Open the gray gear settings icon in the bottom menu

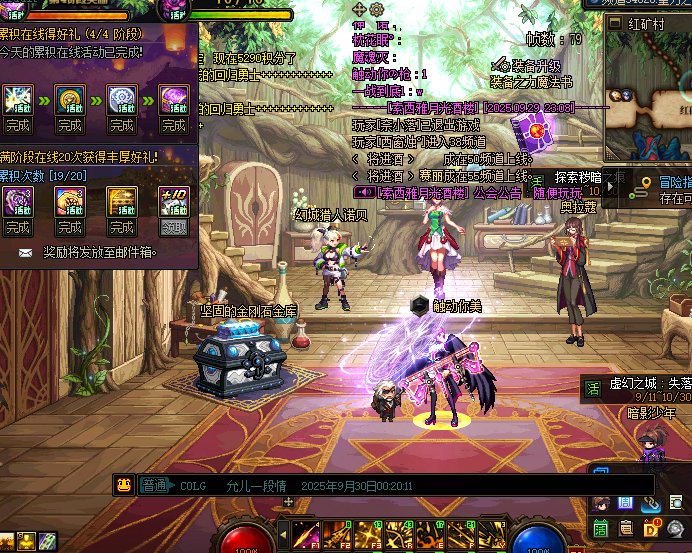pos(676,528)
